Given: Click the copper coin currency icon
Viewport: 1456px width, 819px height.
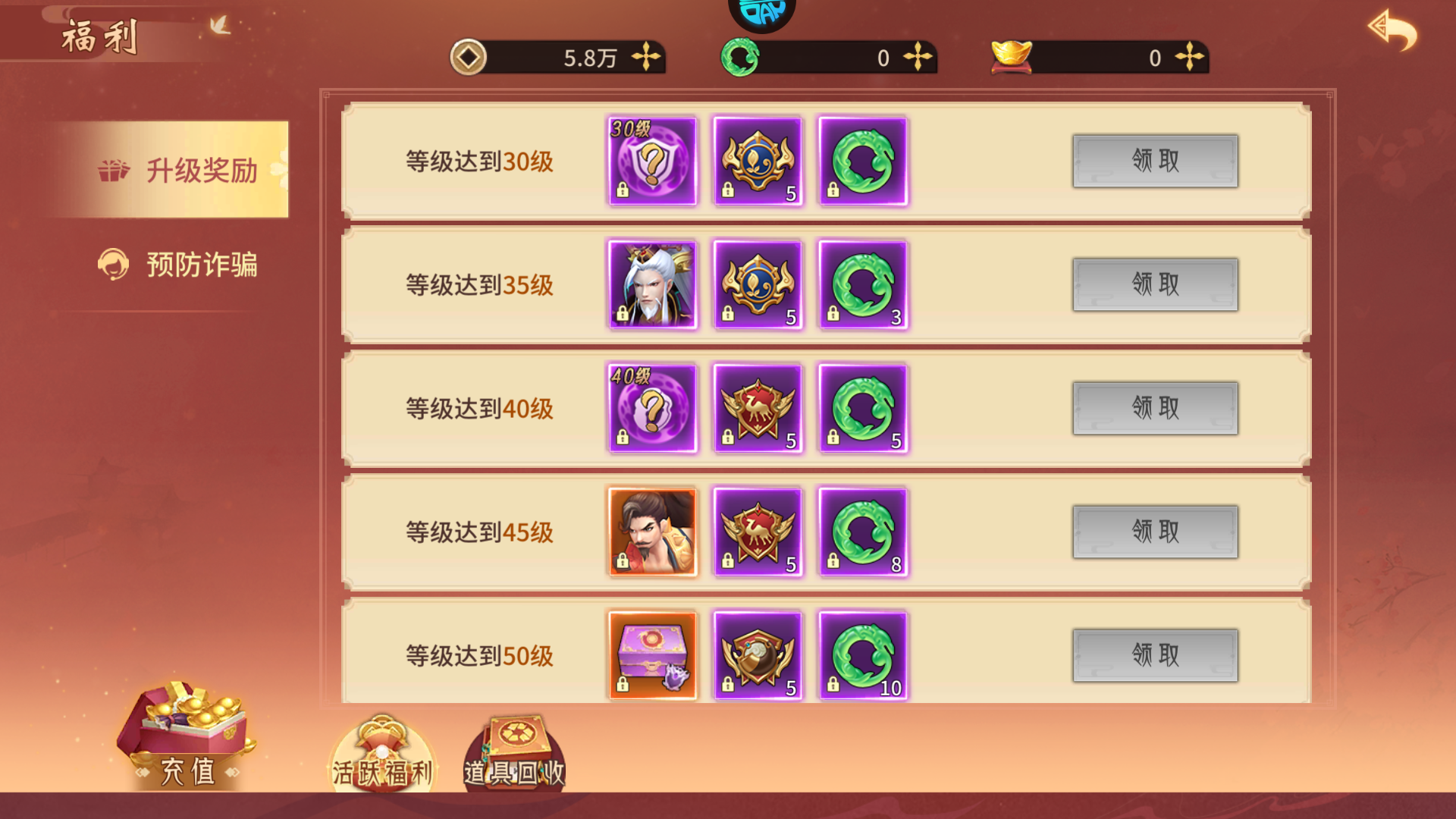Looking at the screenshot, I should point(469,58).
